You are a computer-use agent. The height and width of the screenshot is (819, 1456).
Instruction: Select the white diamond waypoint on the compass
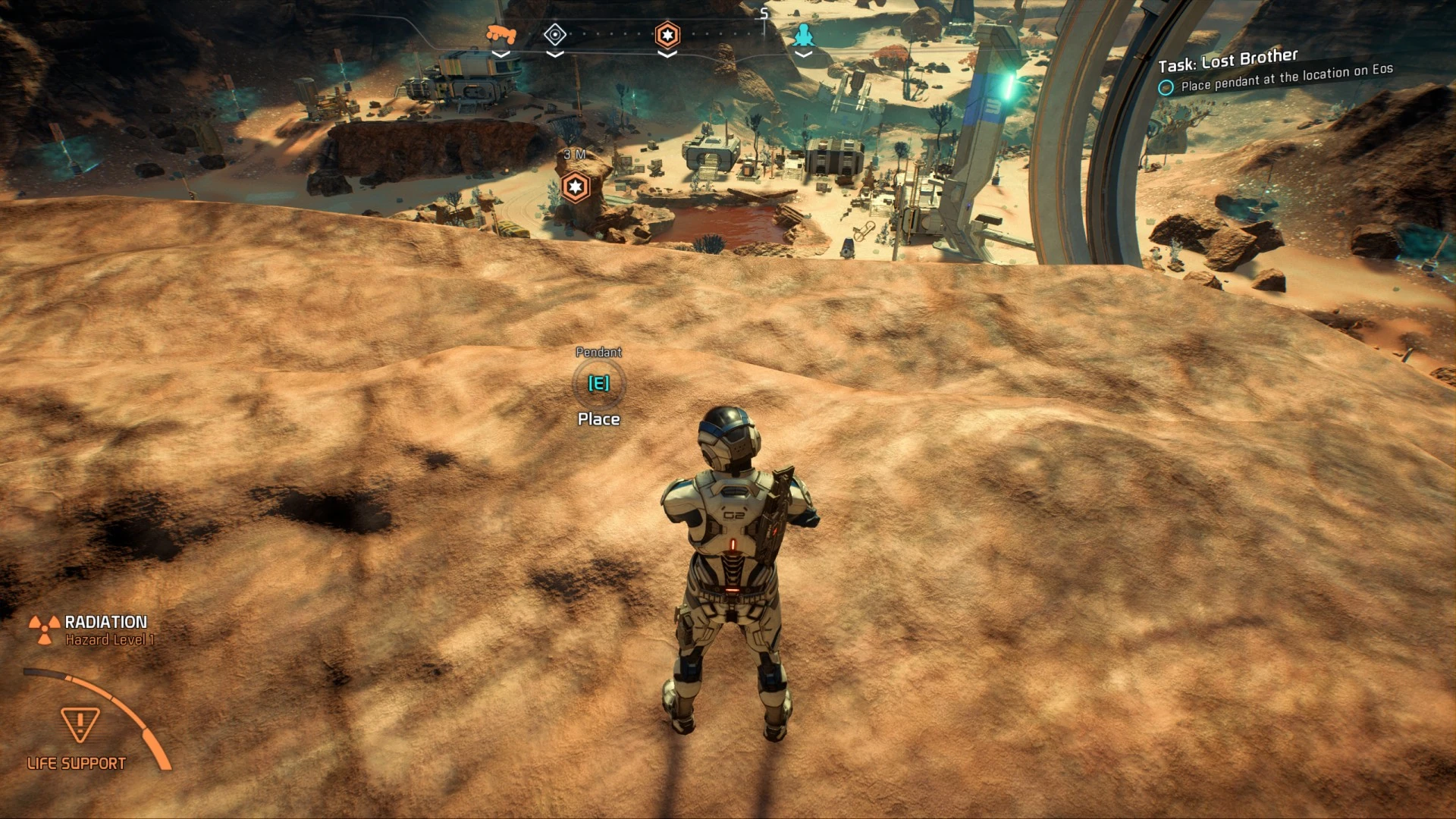(x=555, y=35)
